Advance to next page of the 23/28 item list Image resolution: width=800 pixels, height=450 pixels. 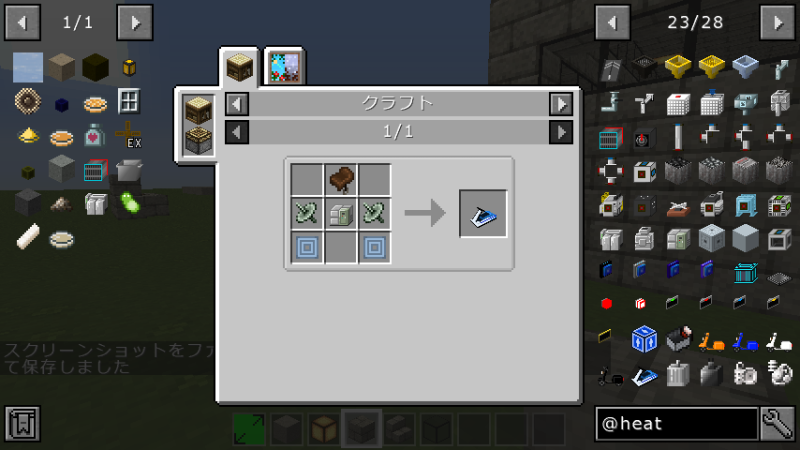tap(777, 21)
